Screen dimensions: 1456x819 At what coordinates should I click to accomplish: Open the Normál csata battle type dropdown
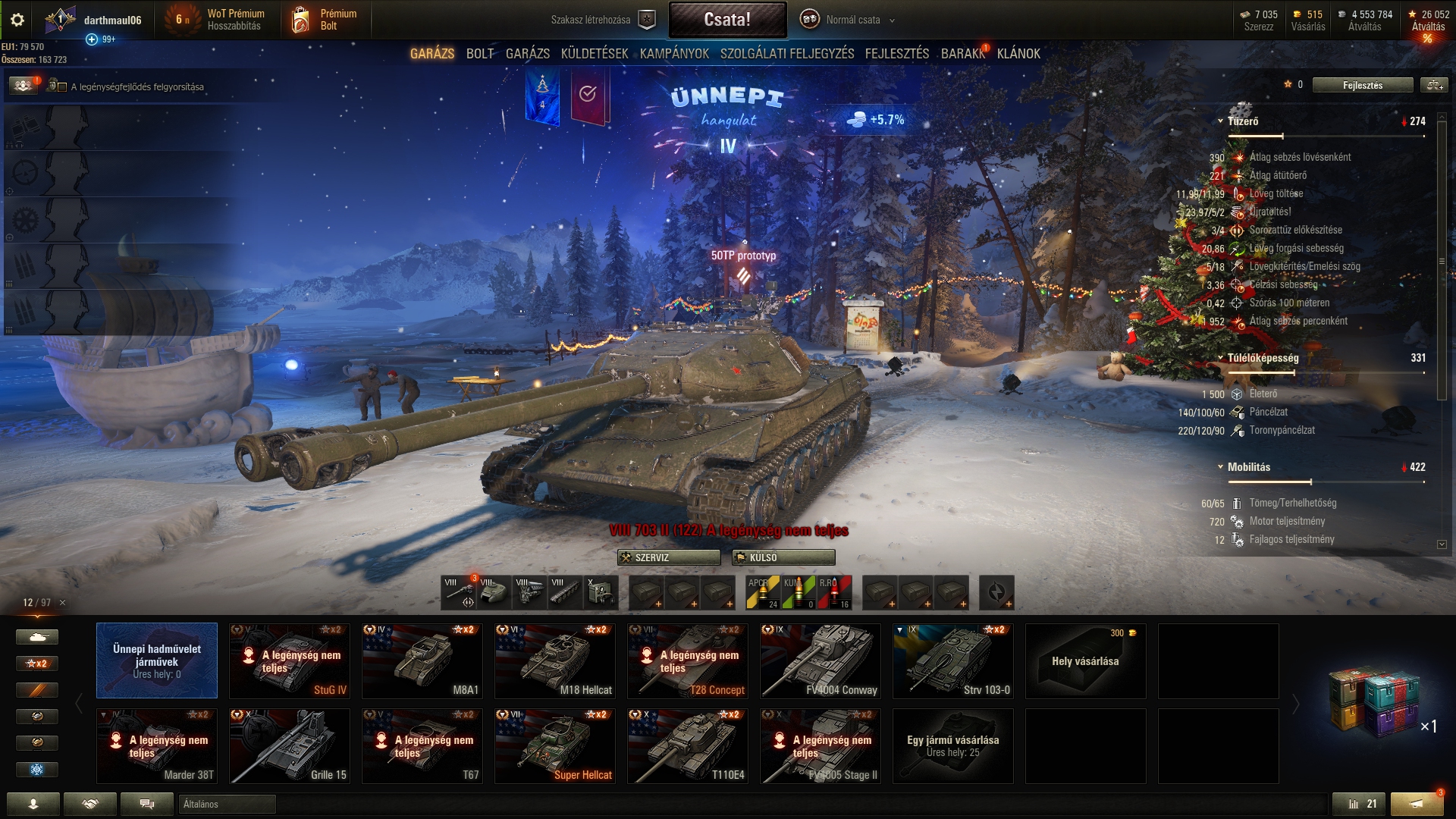pyautogui.click(x=852, y=20)
